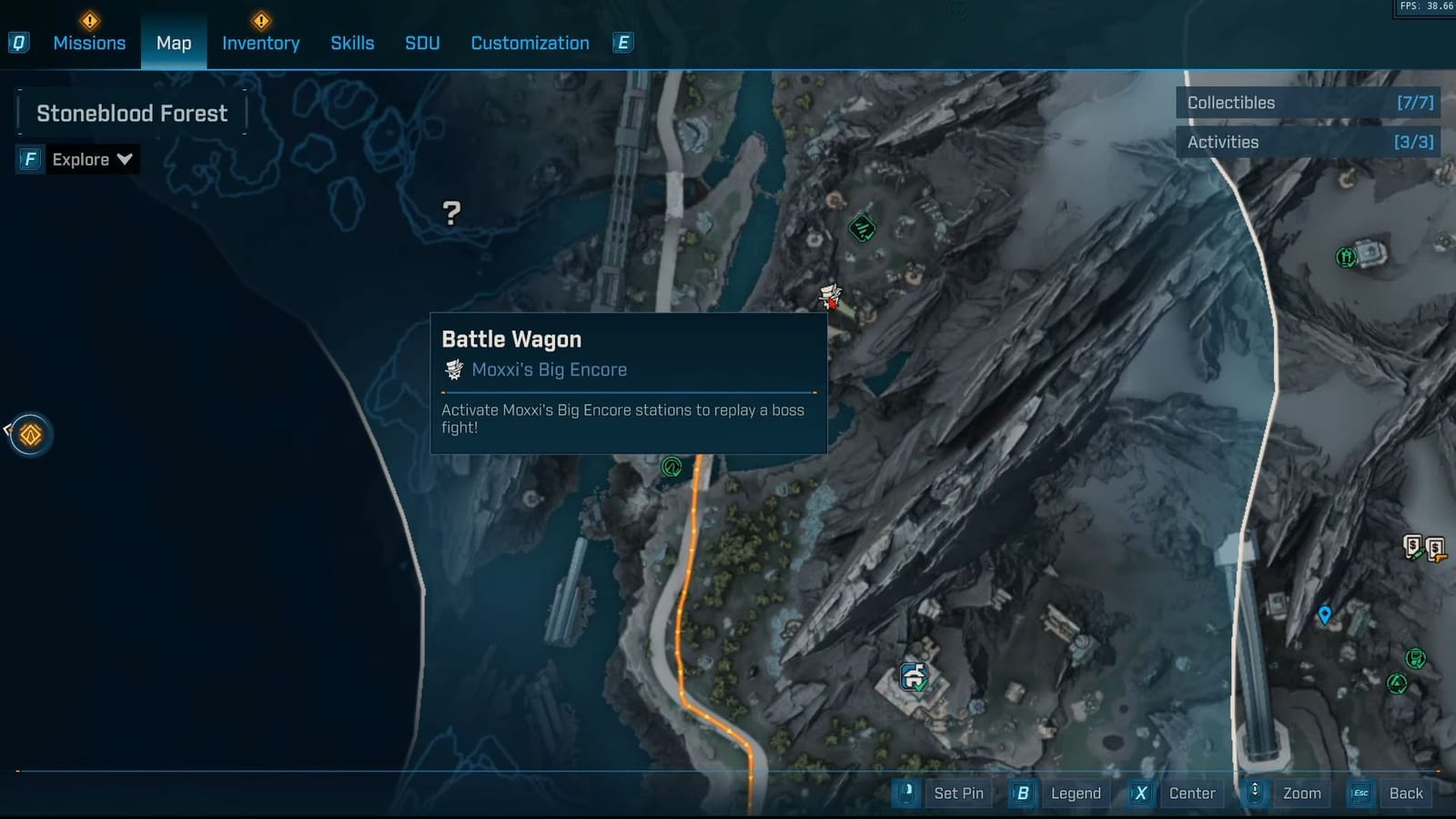Open the Missions tab
This screenshot has height=819, width=1456.
click(x=89, y=43)
